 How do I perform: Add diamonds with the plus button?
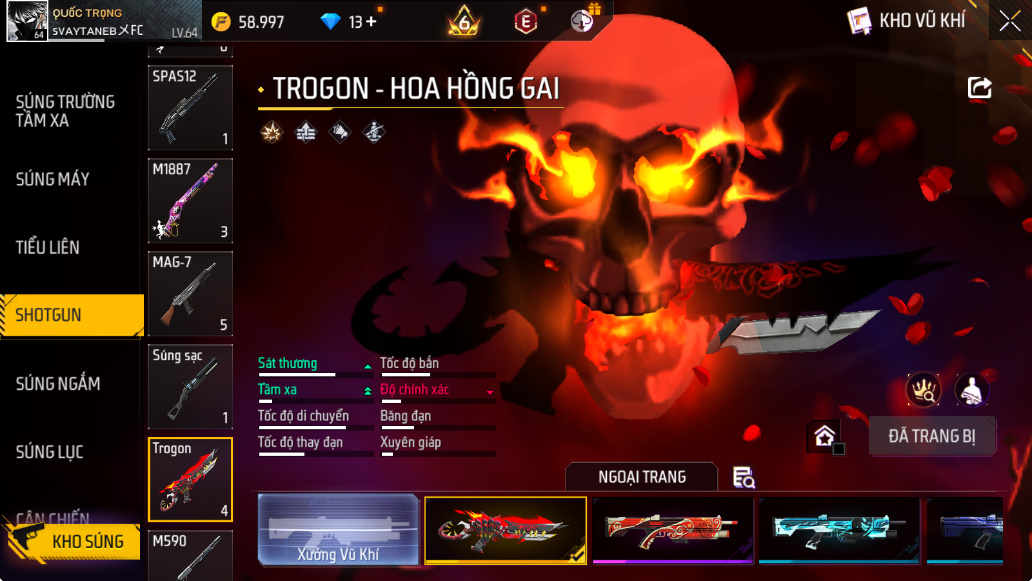[371, 22]
